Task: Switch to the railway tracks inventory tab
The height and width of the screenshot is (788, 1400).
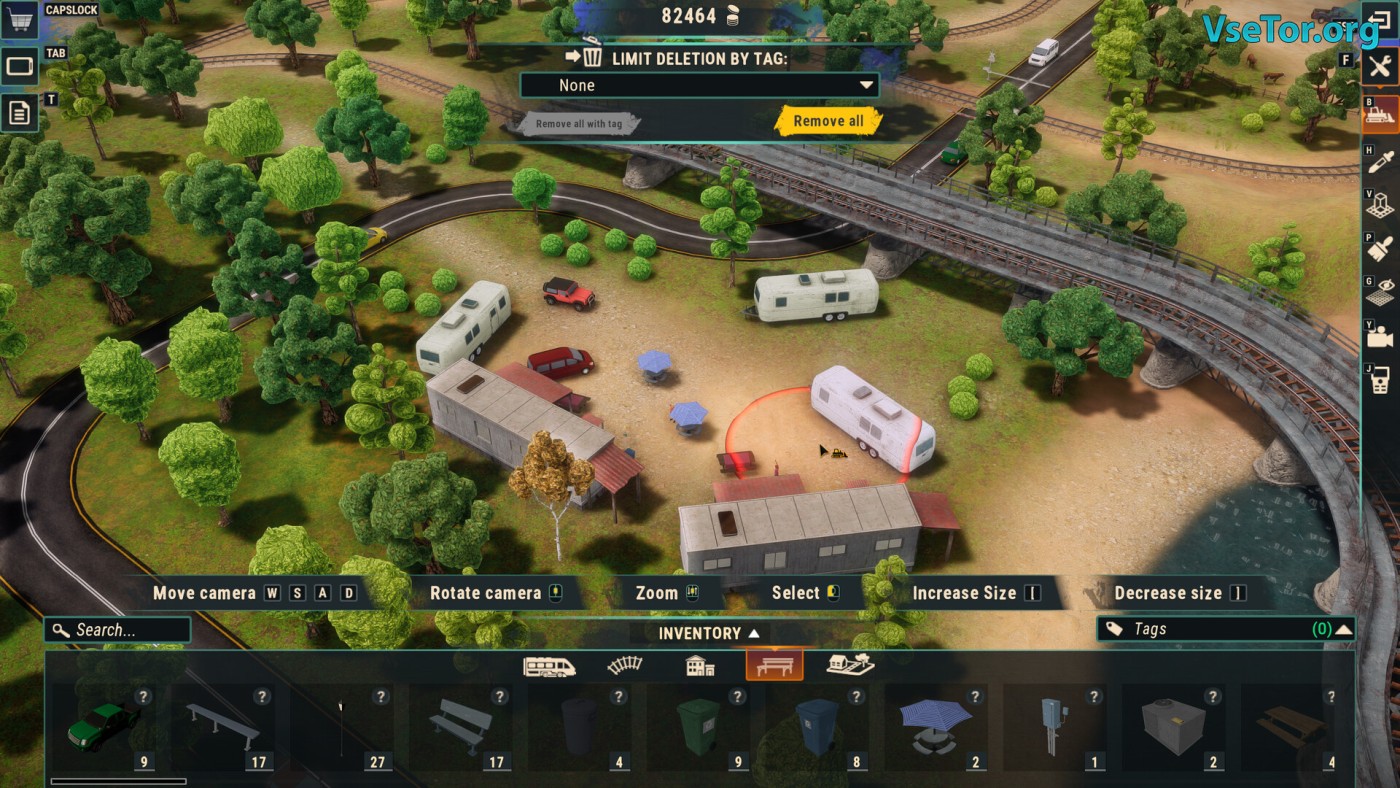Action: pos(625,665)
